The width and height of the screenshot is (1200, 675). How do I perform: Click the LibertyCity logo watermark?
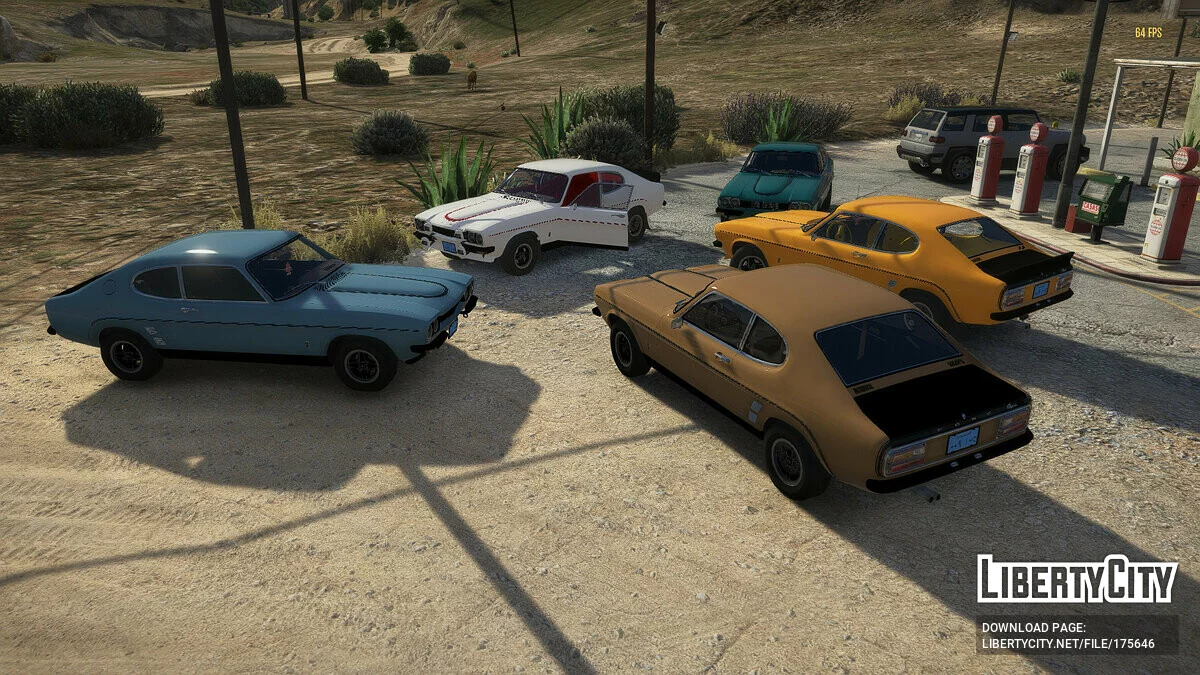tap(1077, 579)
